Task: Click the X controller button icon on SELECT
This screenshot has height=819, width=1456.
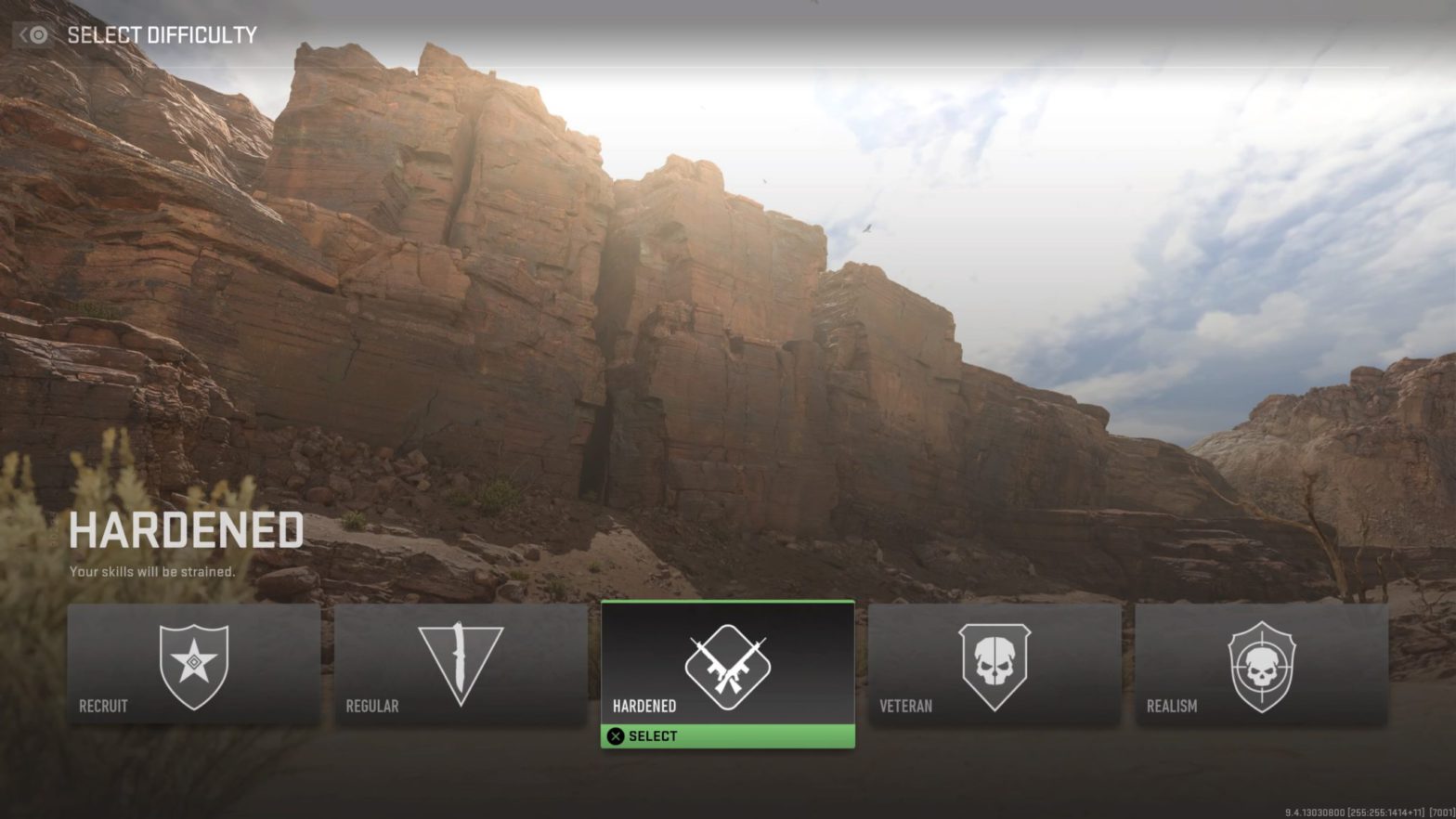Action: [615, 735]
